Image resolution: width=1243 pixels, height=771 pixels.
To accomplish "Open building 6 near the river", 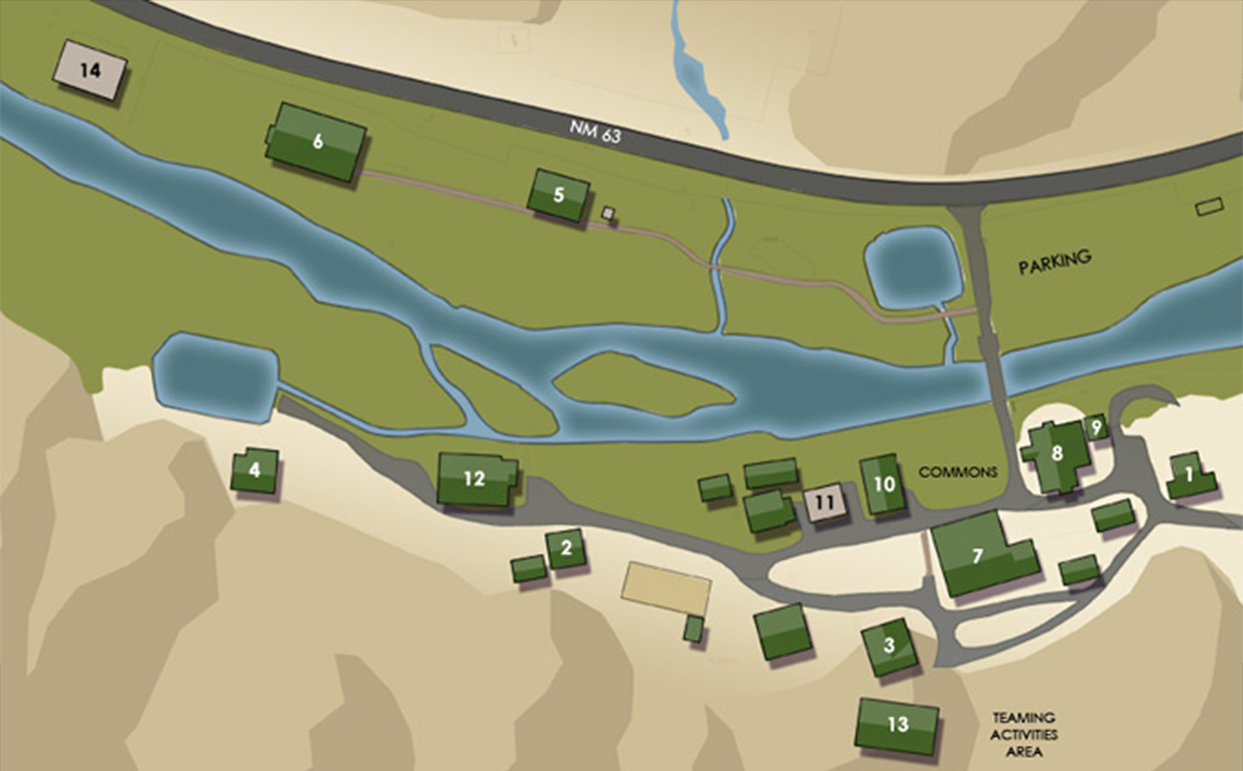I will [317, 142].
